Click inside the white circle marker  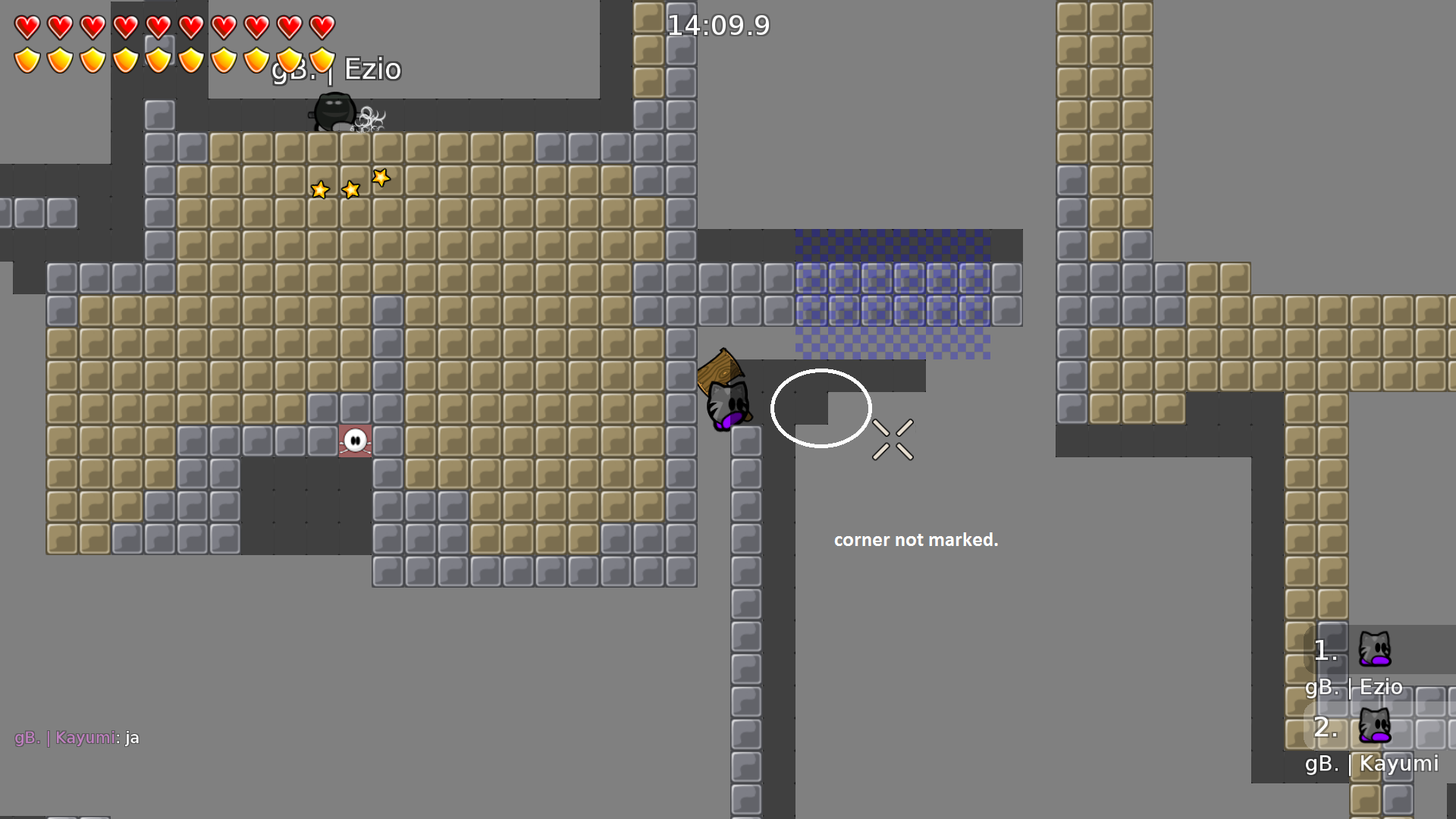pos(821,408)
